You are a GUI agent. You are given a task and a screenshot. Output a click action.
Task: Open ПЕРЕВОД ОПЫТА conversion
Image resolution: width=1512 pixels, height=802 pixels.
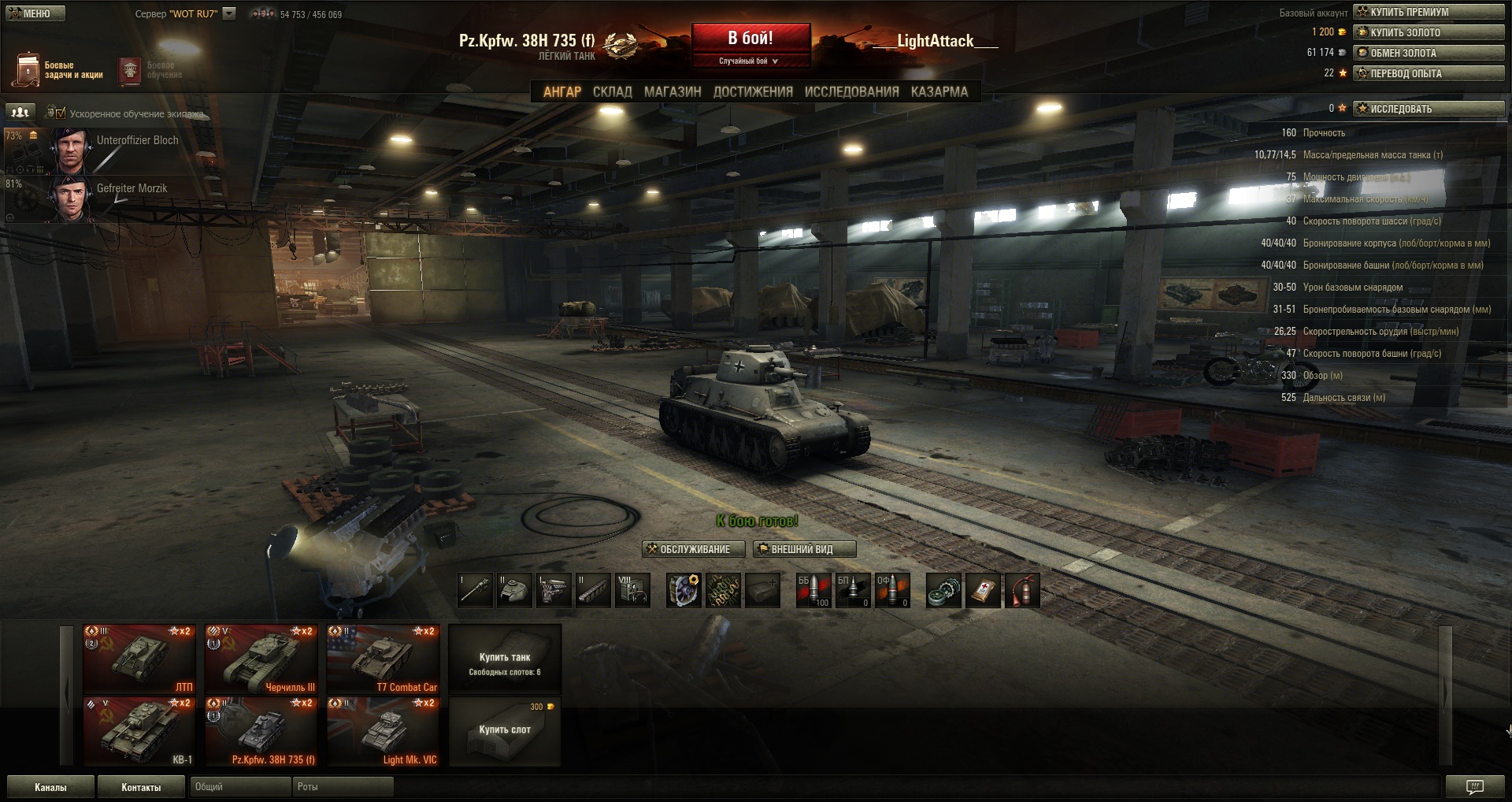1429,73
